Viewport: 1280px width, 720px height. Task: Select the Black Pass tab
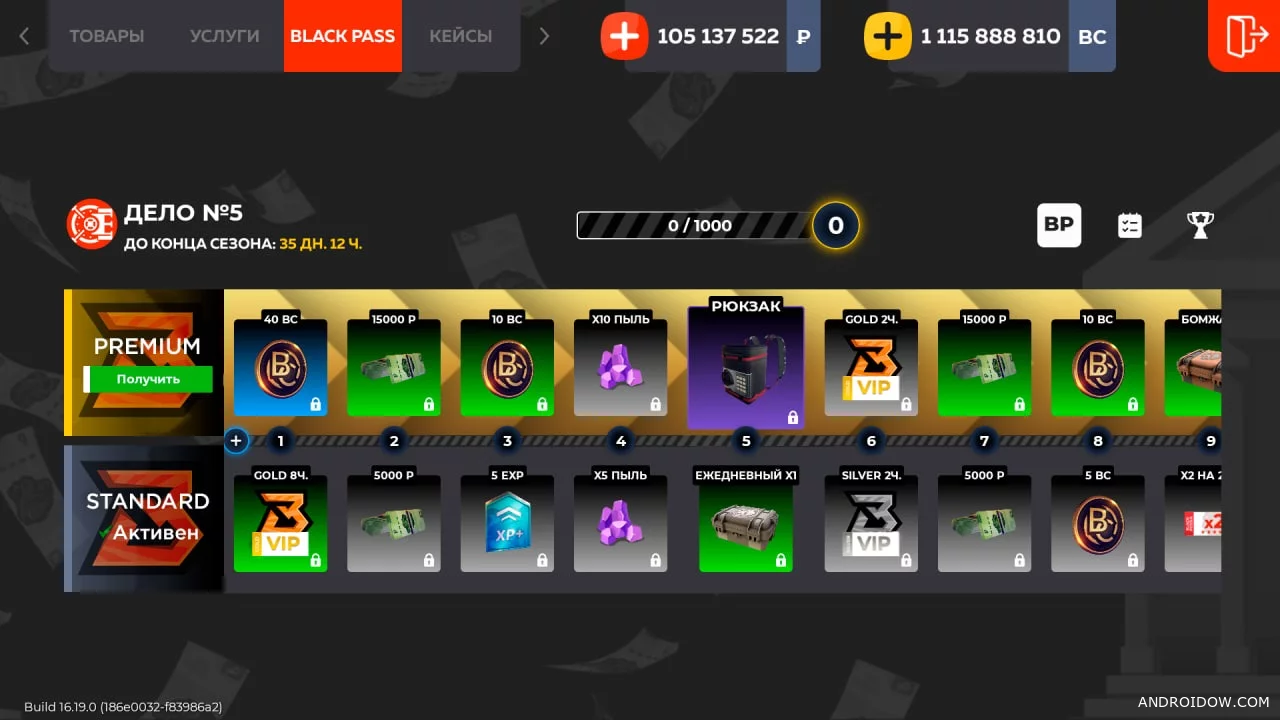342,36
